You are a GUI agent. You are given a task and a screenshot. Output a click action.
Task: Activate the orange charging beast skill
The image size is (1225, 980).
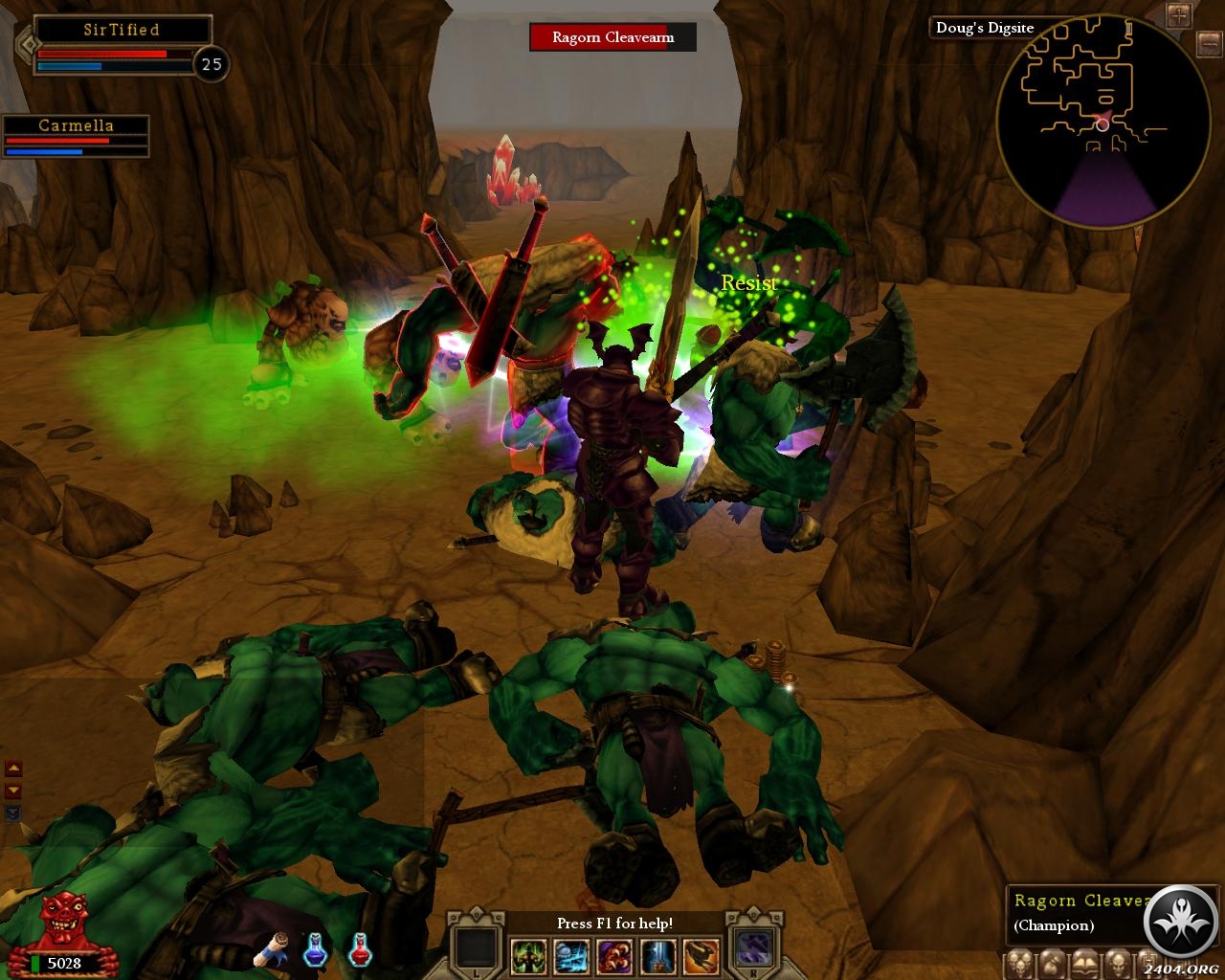pyautogui.click(x=700, y=954)
